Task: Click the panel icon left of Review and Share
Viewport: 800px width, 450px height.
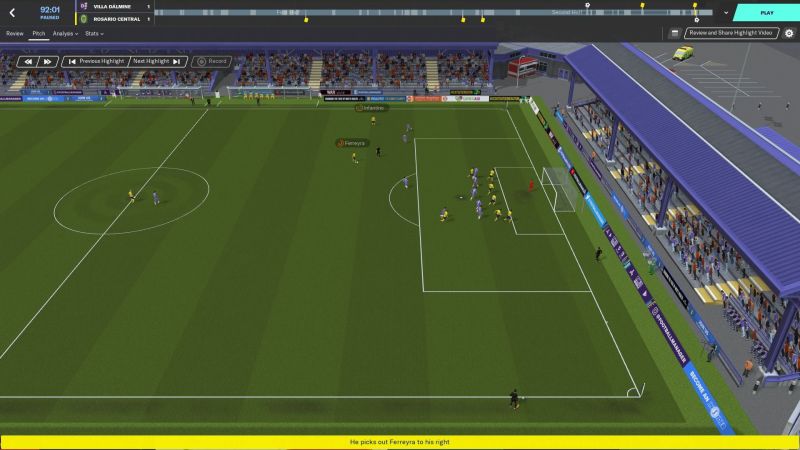Action: 675,33
